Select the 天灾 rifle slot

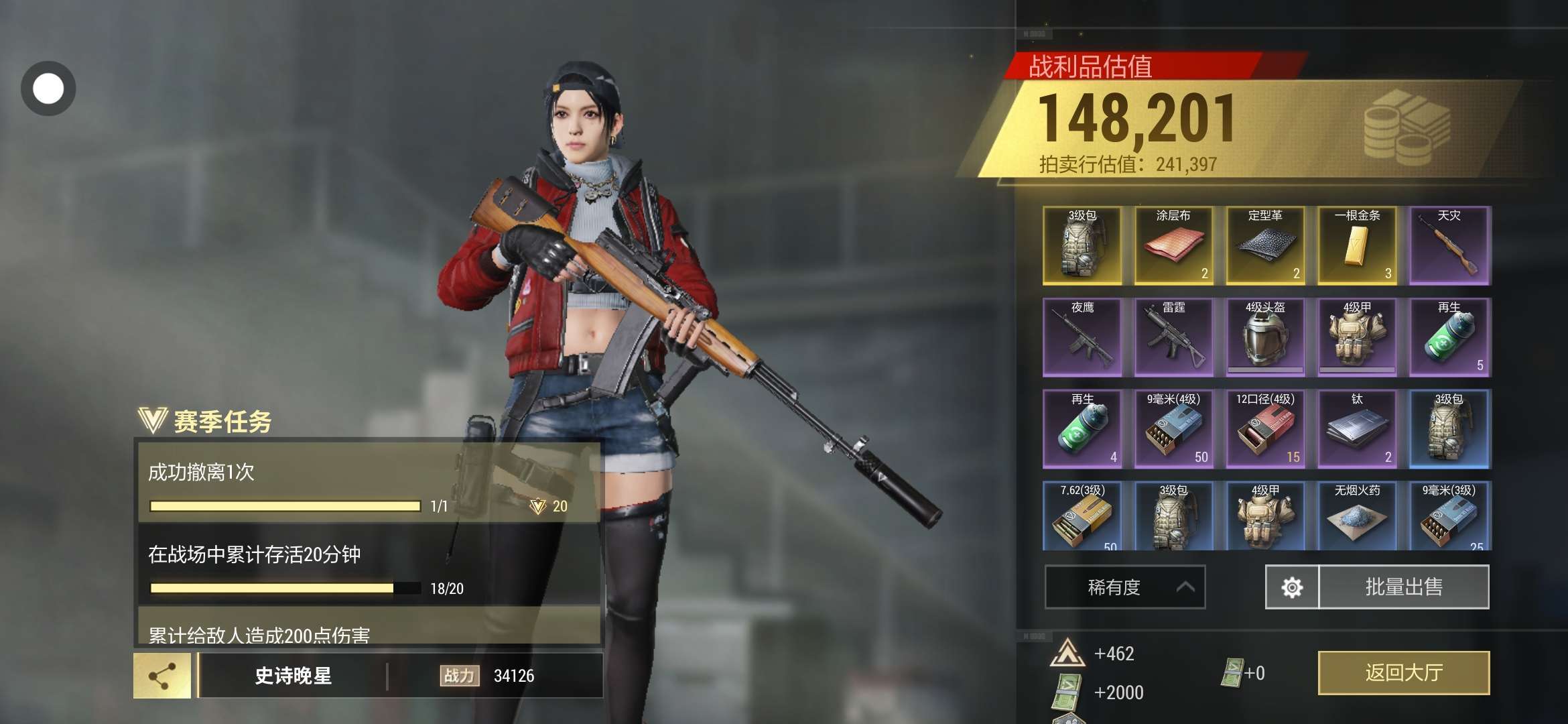1449,245
